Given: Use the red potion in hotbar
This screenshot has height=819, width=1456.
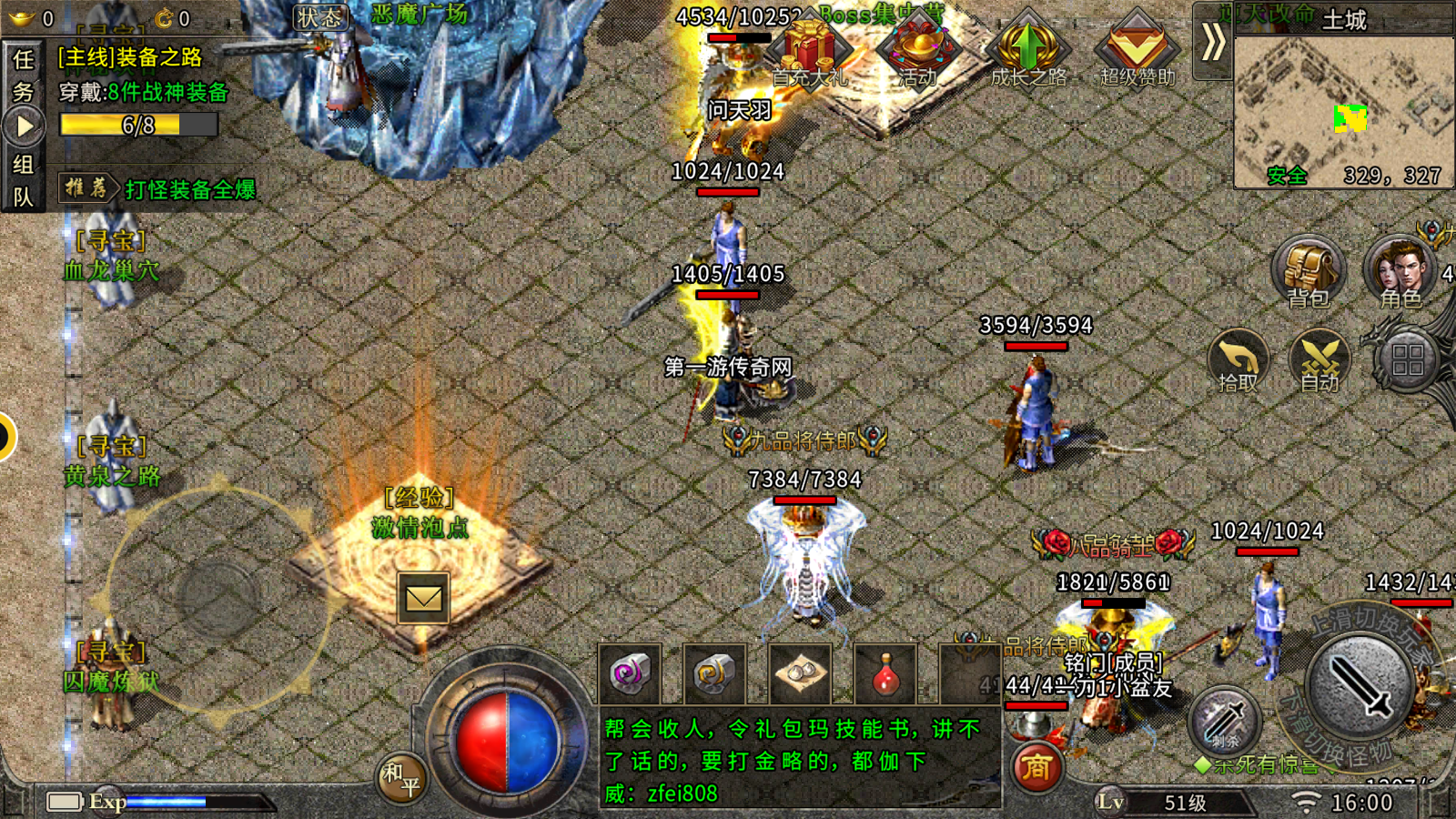Looking at the screenshot, I should 885,675.
